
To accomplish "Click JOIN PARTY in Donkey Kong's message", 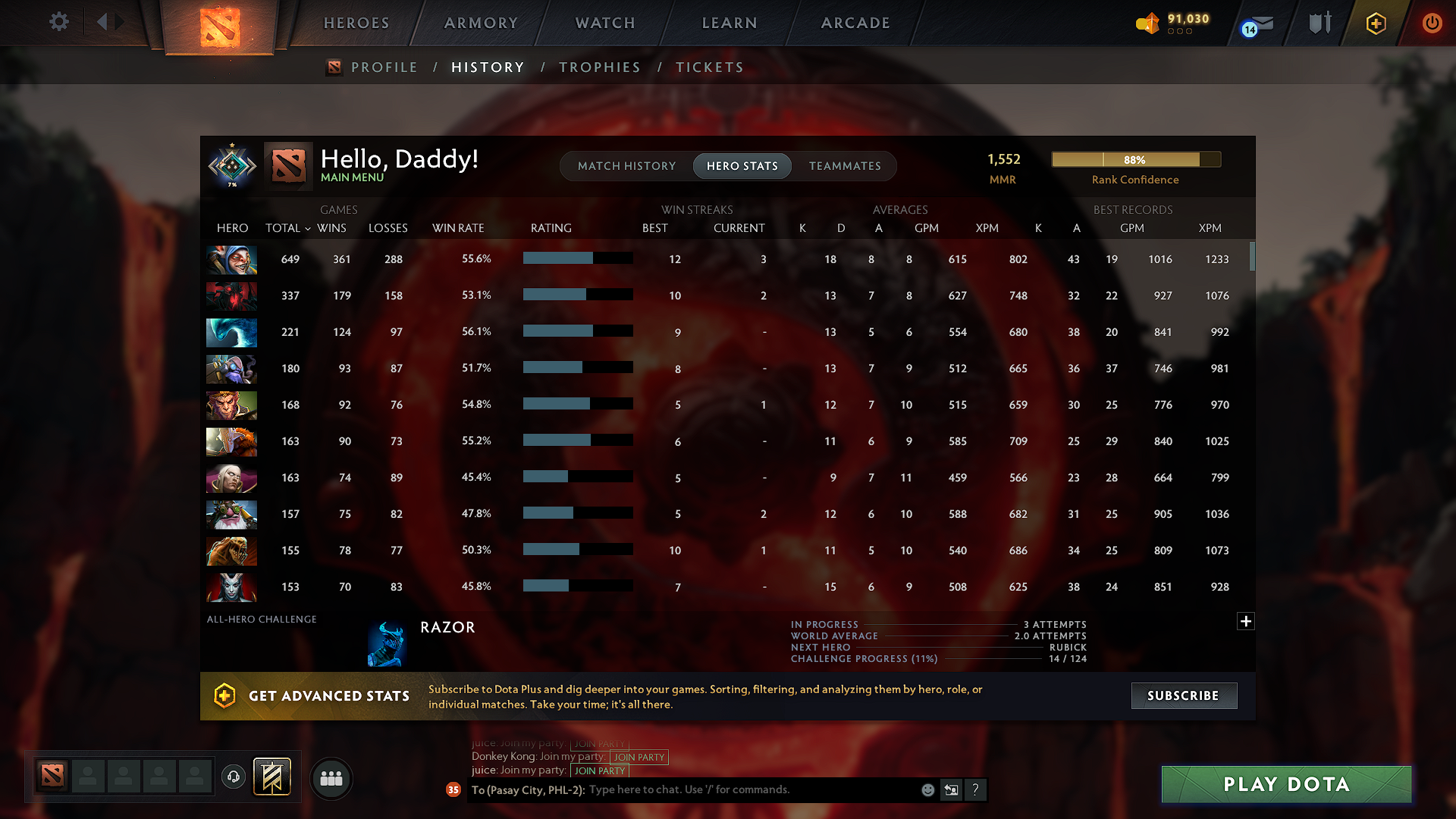I will (x=639, y=757).
